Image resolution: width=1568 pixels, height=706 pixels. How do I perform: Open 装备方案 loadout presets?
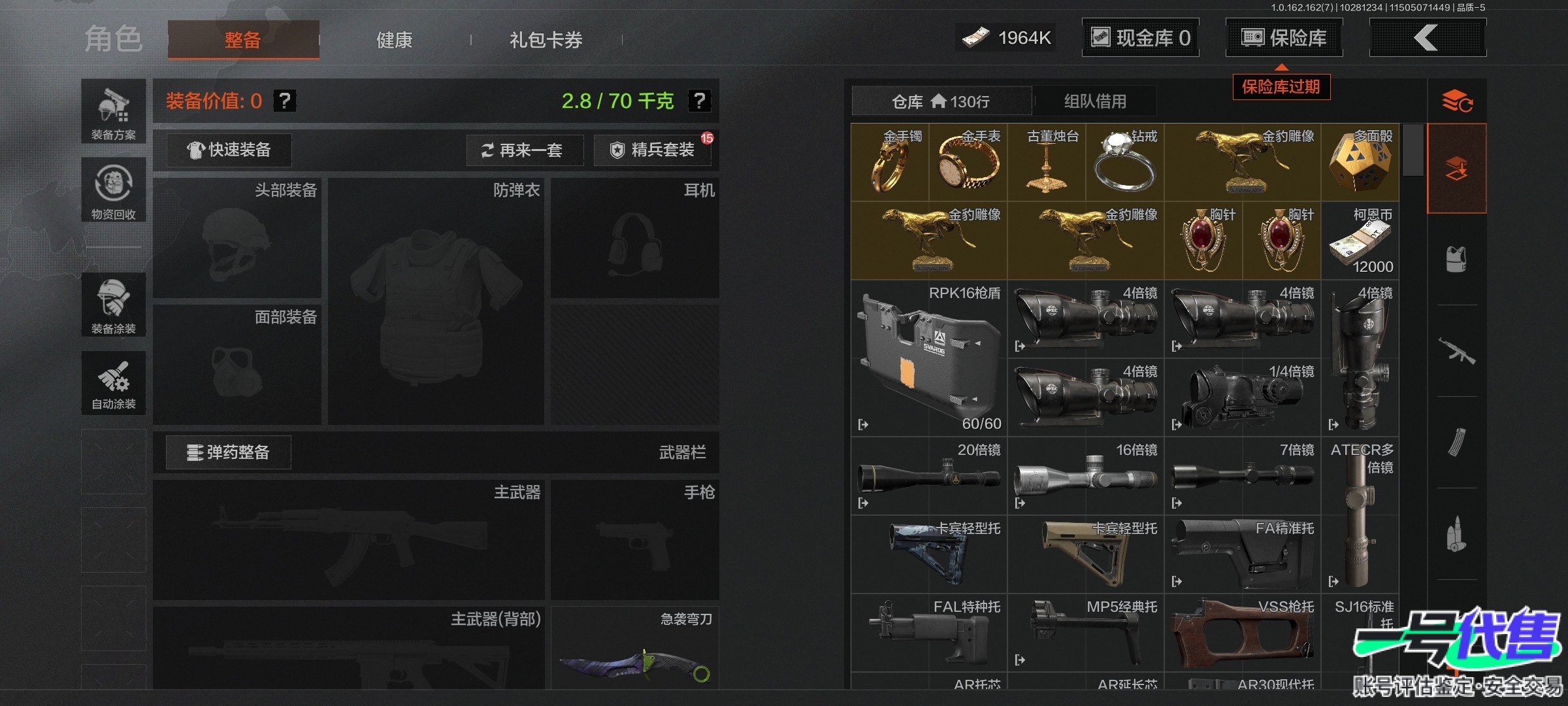pyautogui.click(x=113, y=112)
